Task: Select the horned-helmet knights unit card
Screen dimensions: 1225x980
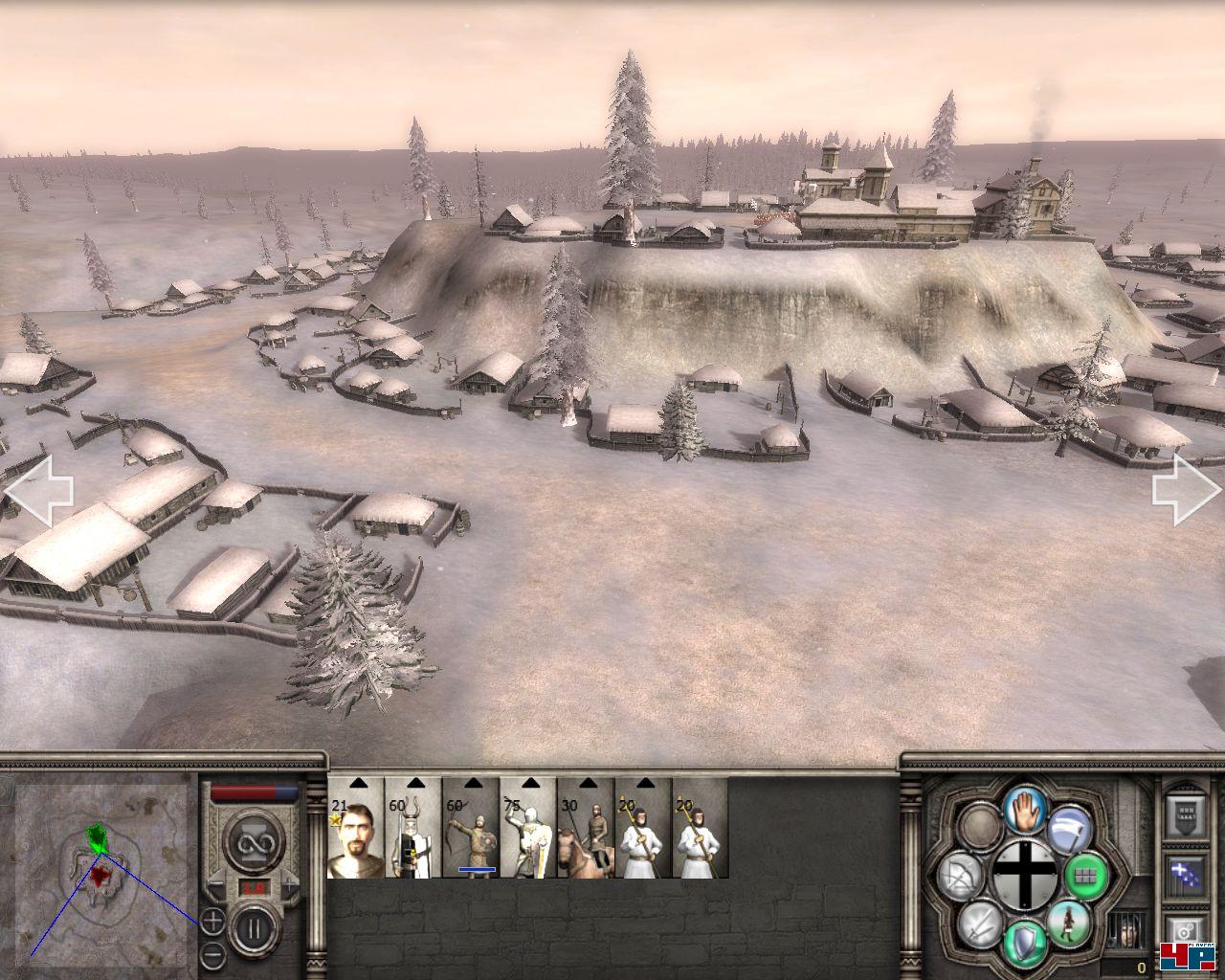Action: click(413, 829)
